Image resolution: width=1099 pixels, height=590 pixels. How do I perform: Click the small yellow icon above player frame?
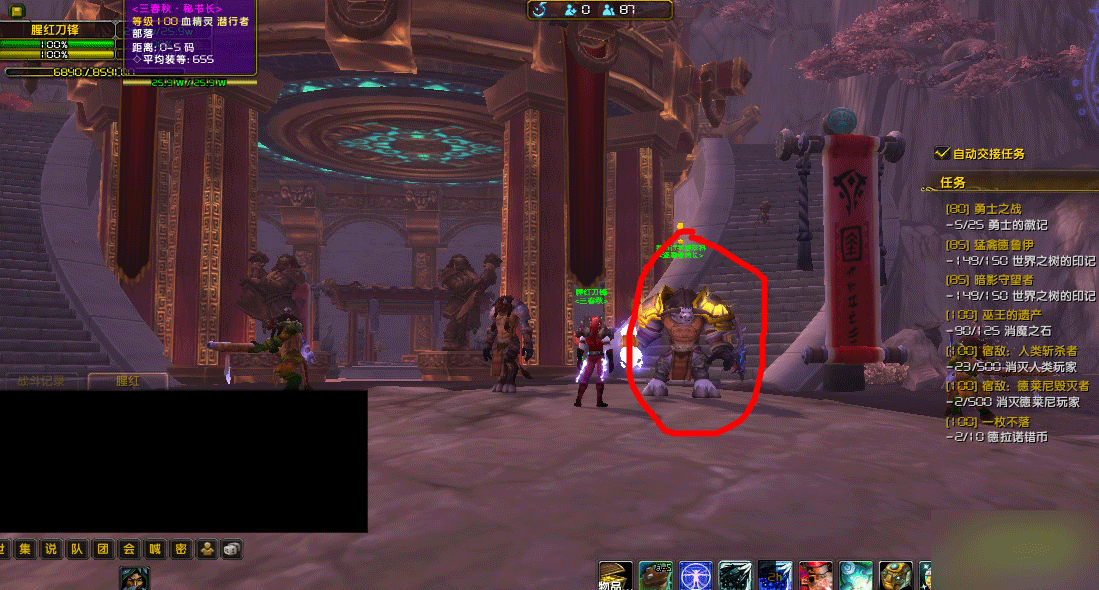click(x=17, y=11)
